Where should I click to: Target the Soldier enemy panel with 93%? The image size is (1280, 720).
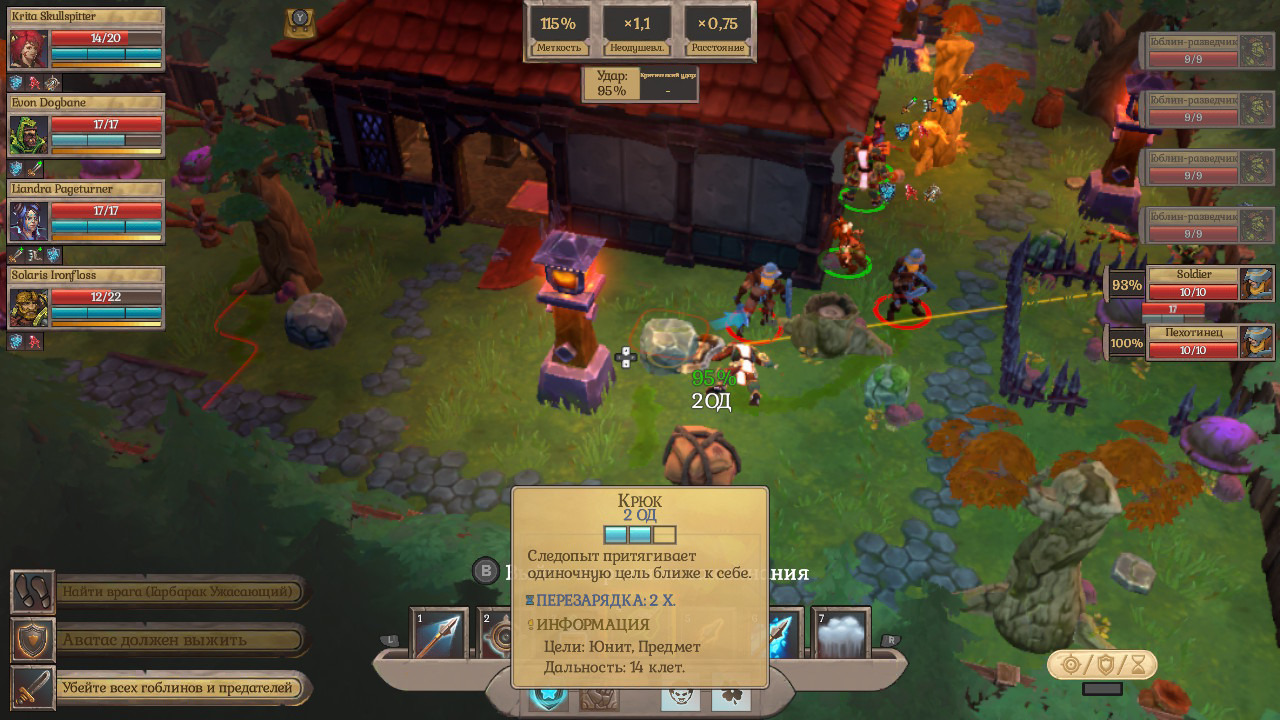coord(1197,284)
